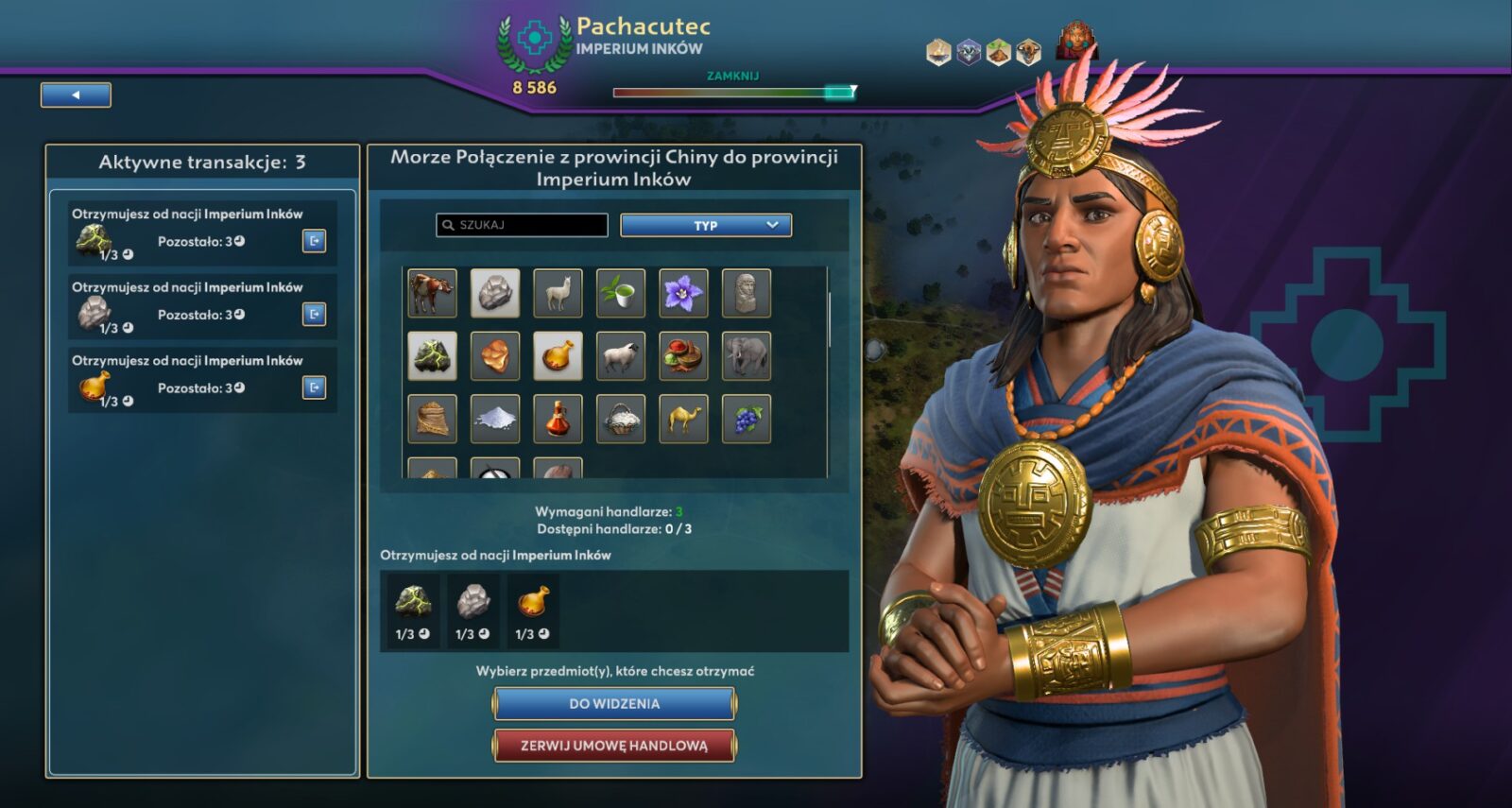The width and height of the screenshot is (1512, 808).
Task: Break the deal with ZERWIJ UMOWĘ HANDLOWĄ
Action: pyautogui.click(x=613, y=746)
